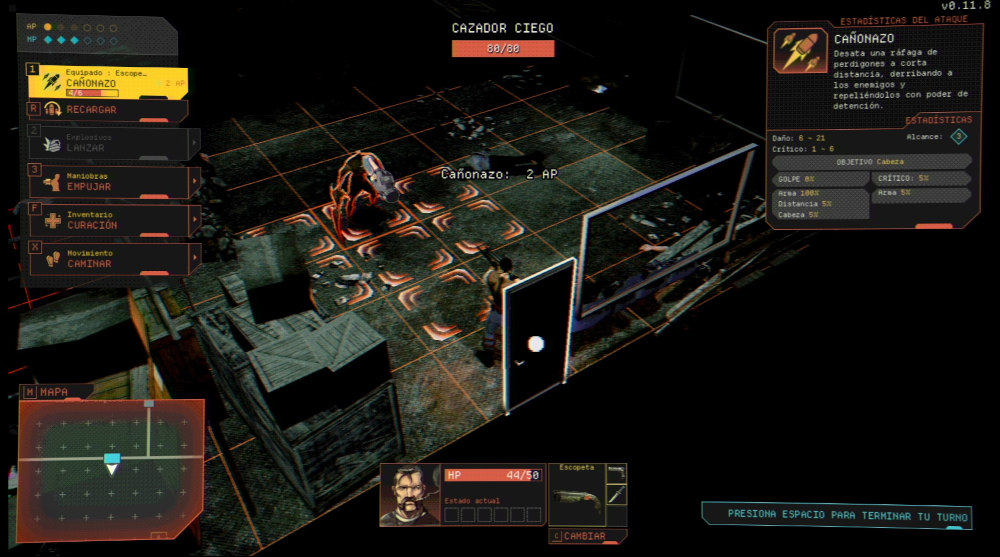
Task: Select the Objetivo Cabeza target bar
Action: [869, 162]
